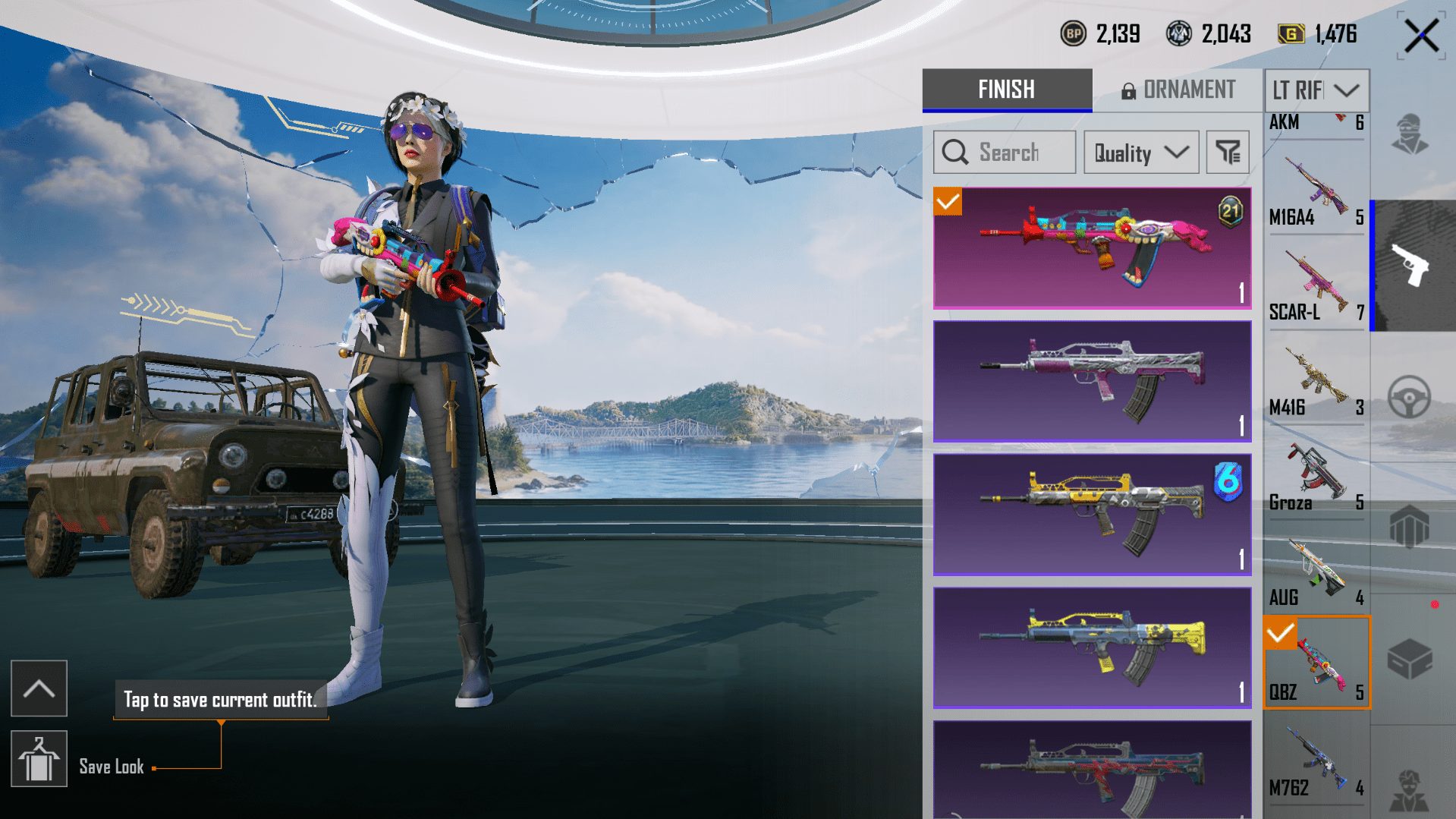Click the skin search field
The height and width of the screenshot is (819, 1456).
click(x=1004, y=153)
